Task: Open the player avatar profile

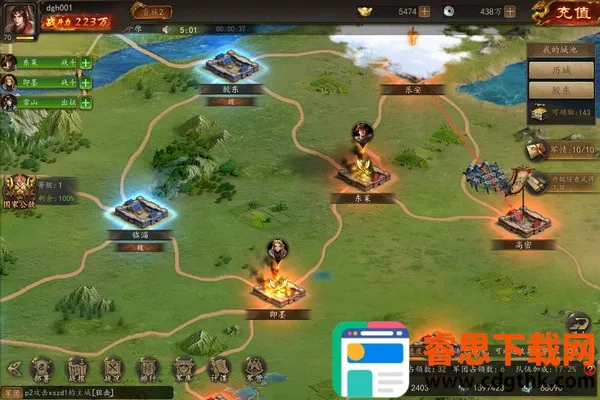Action: click(20, 20)
